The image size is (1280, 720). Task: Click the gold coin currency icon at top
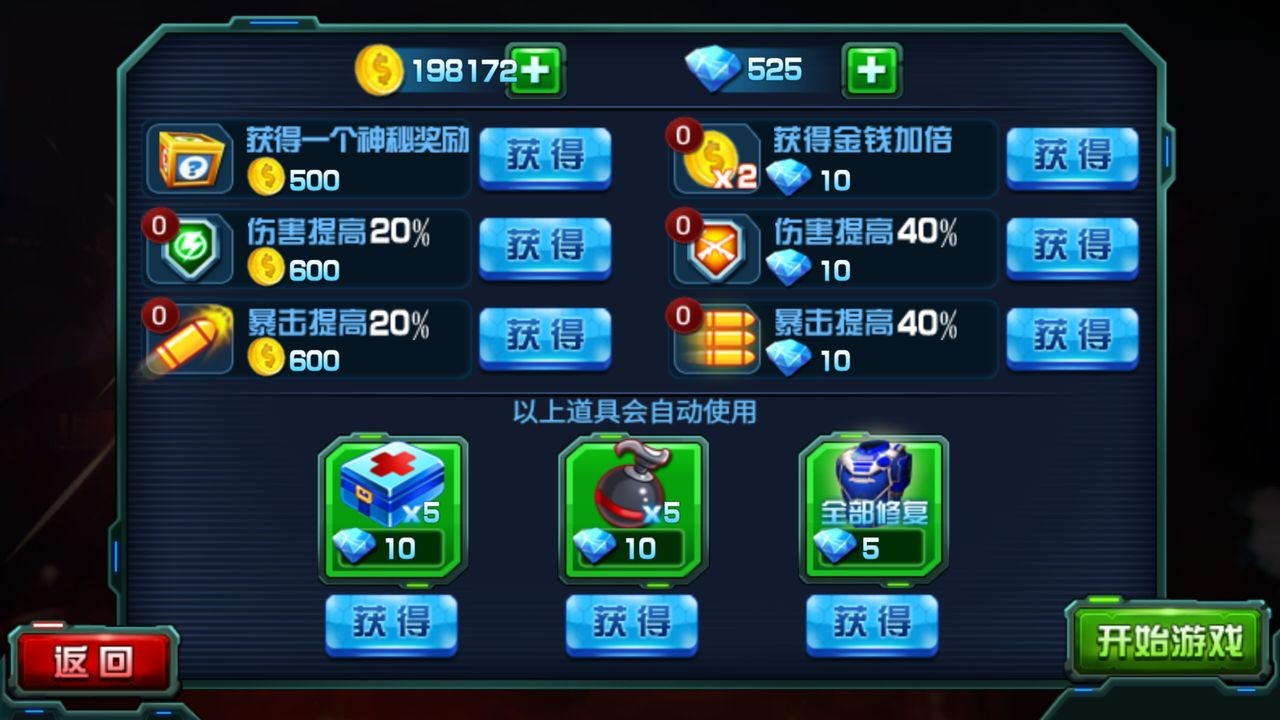coord(378,70)
